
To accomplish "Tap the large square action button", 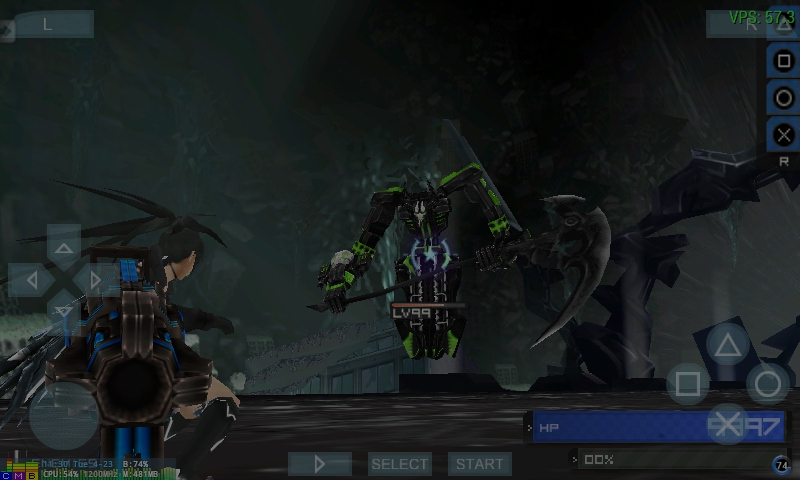I will click(x=688, y=384).
